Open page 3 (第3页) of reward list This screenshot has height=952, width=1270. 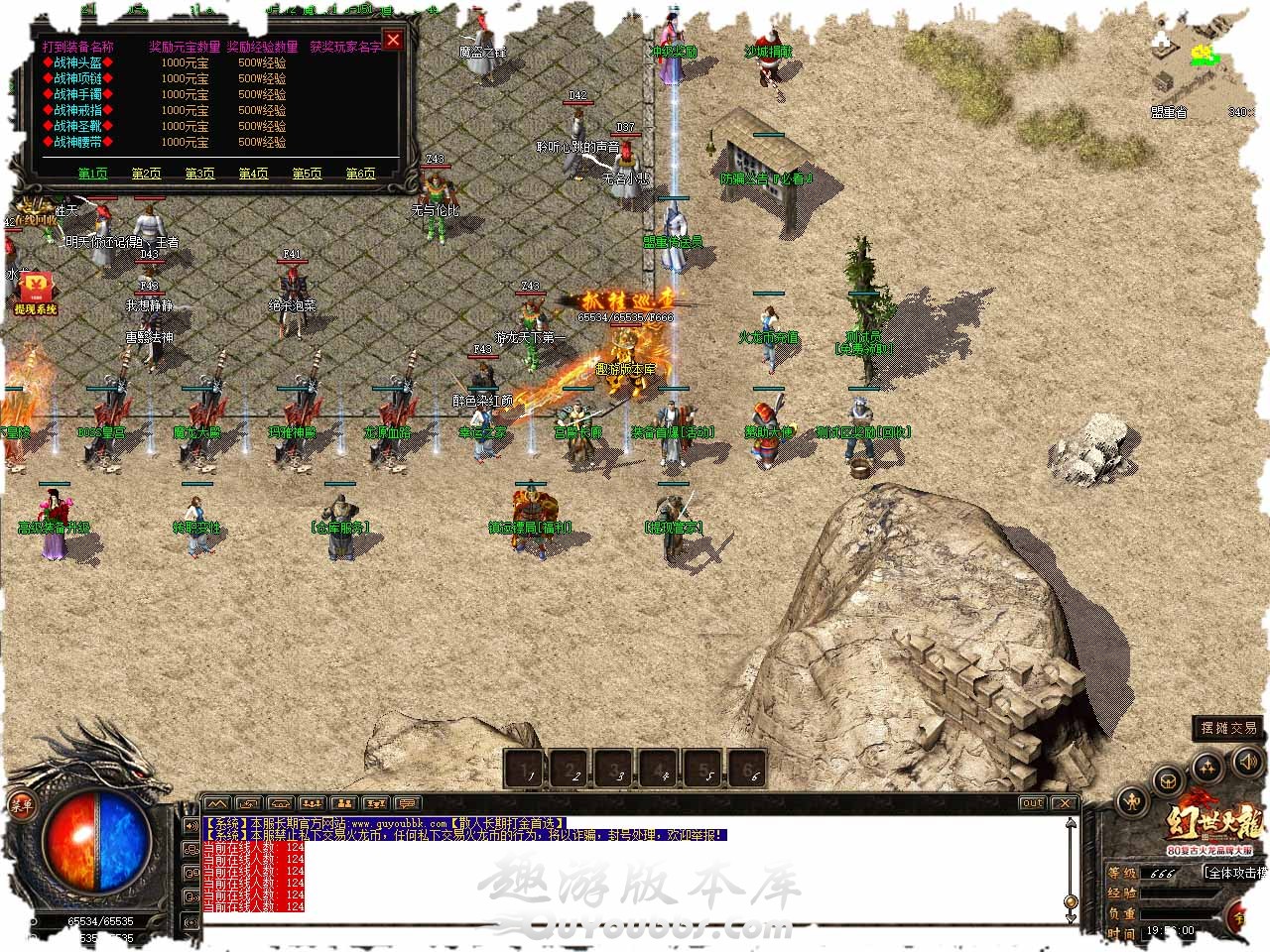pyautogui.click(x=199, y=174)
